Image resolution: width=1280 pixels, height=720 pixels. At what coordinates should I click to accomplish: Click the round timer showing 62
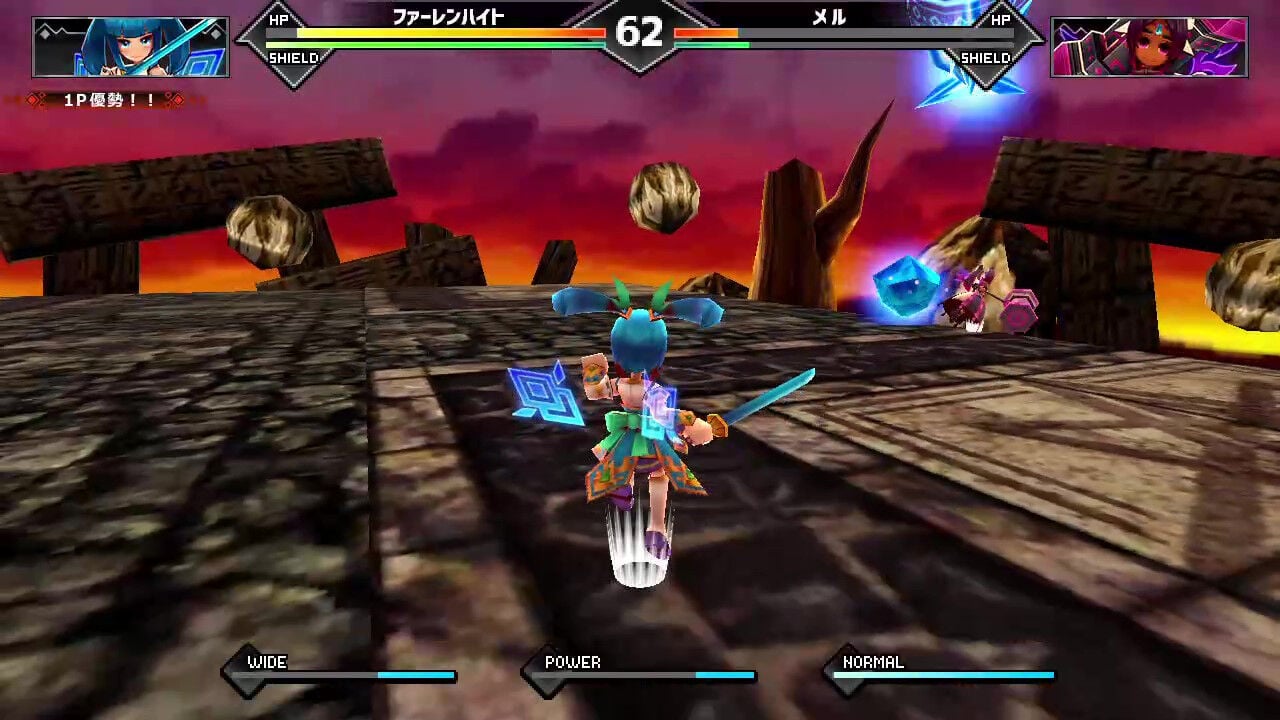[640, 33]
